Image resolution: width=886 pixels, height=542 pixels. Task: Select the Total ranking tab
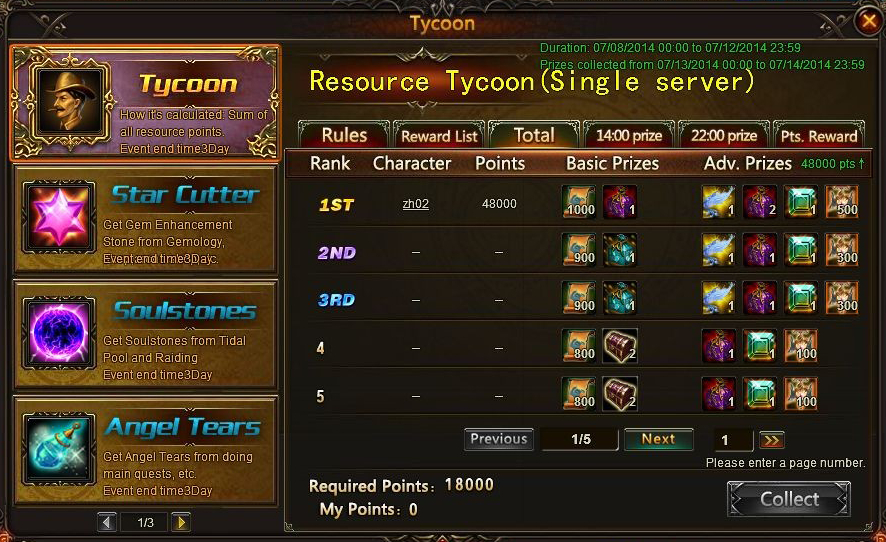pyautogui.click(x=533, y=135)
